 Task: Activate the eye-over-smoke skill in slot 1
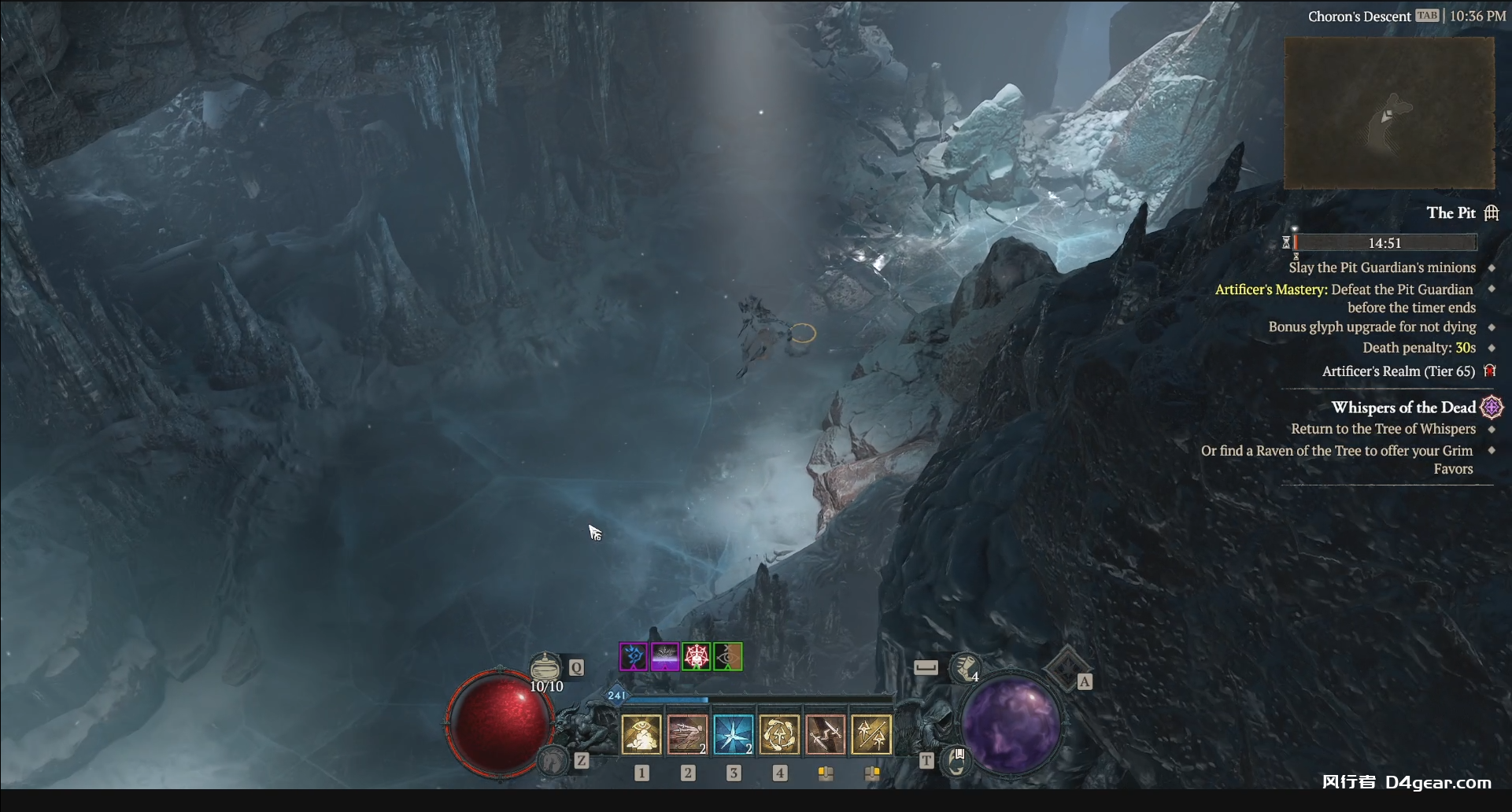[x=641, y=734]
